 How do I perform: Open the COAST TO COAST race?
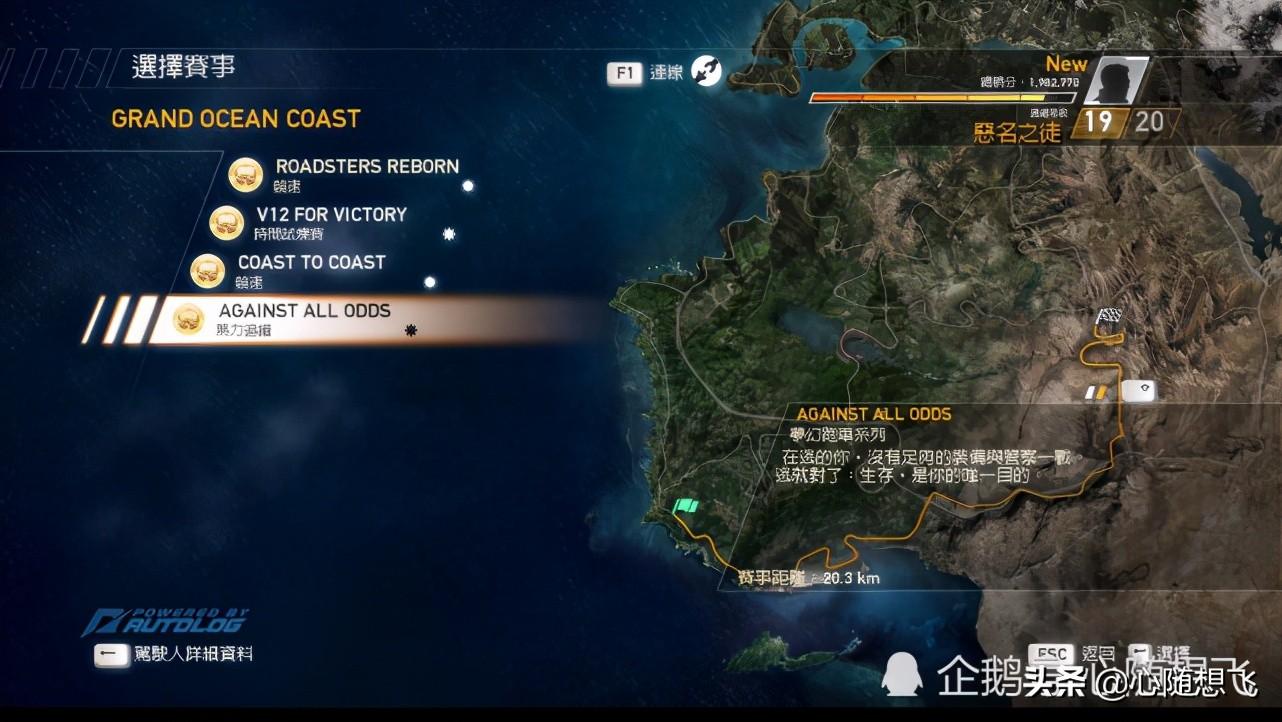(x=311, y=263)
